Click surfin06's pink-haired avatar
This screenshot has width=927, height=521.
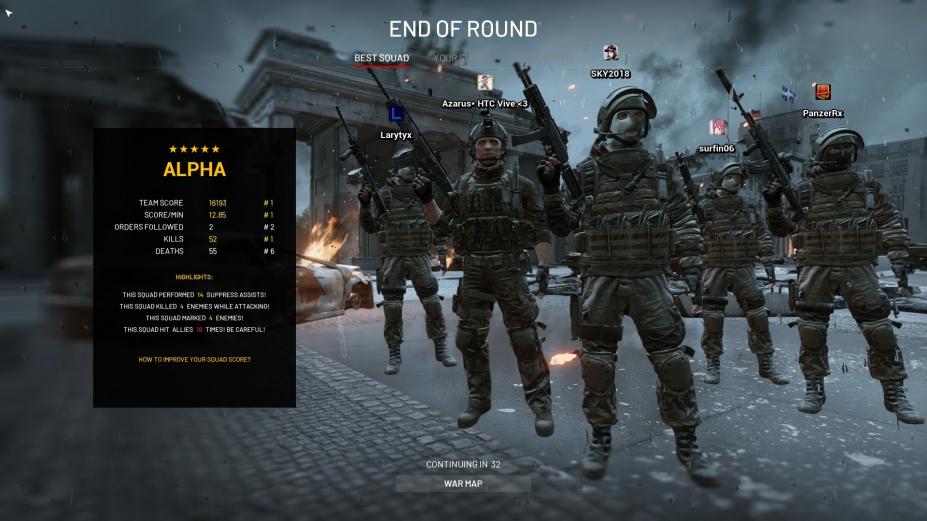(x=718, y=127)
